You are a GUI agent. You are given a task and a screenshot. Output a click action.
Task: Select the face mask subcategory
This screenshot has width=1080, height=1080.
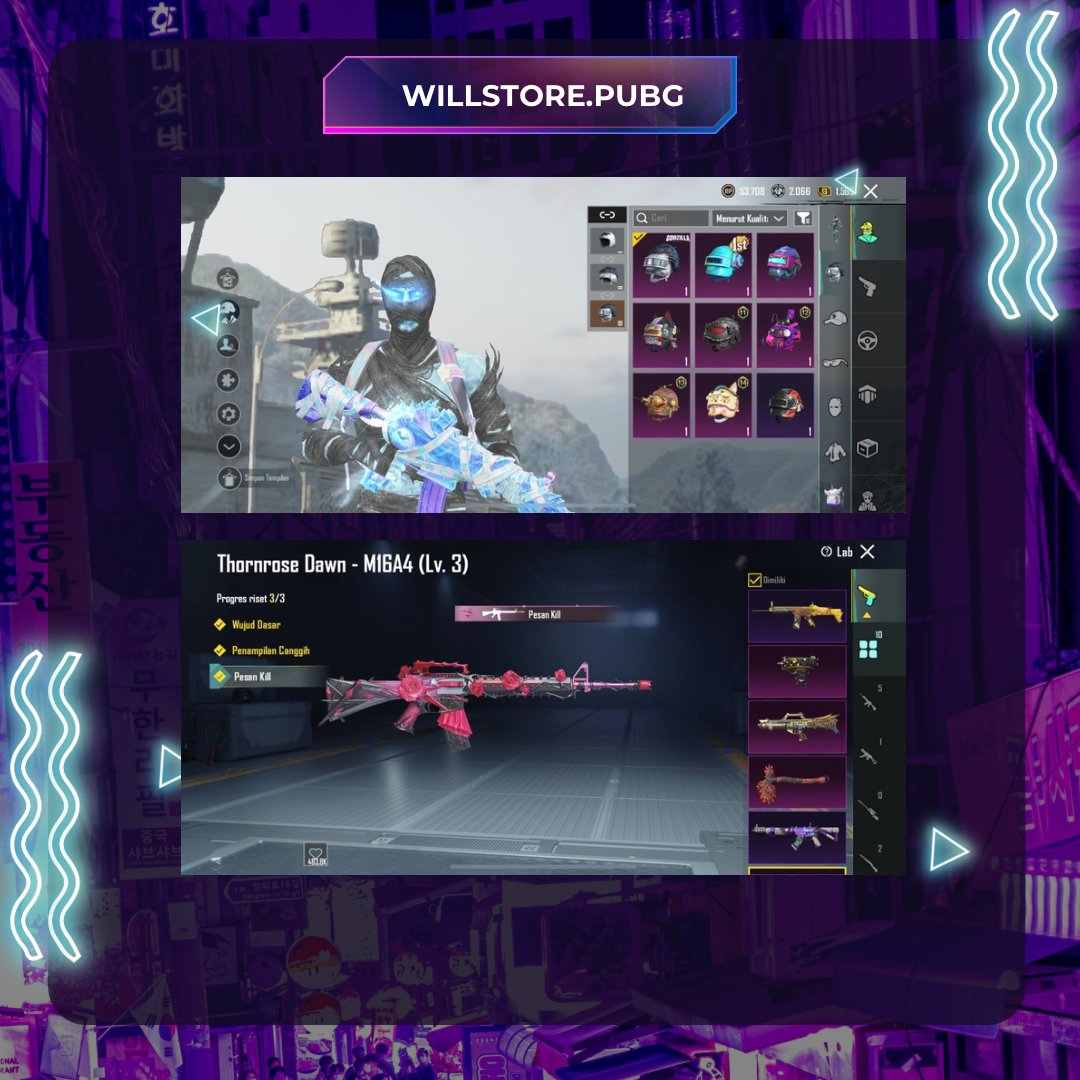click(835, 407)
